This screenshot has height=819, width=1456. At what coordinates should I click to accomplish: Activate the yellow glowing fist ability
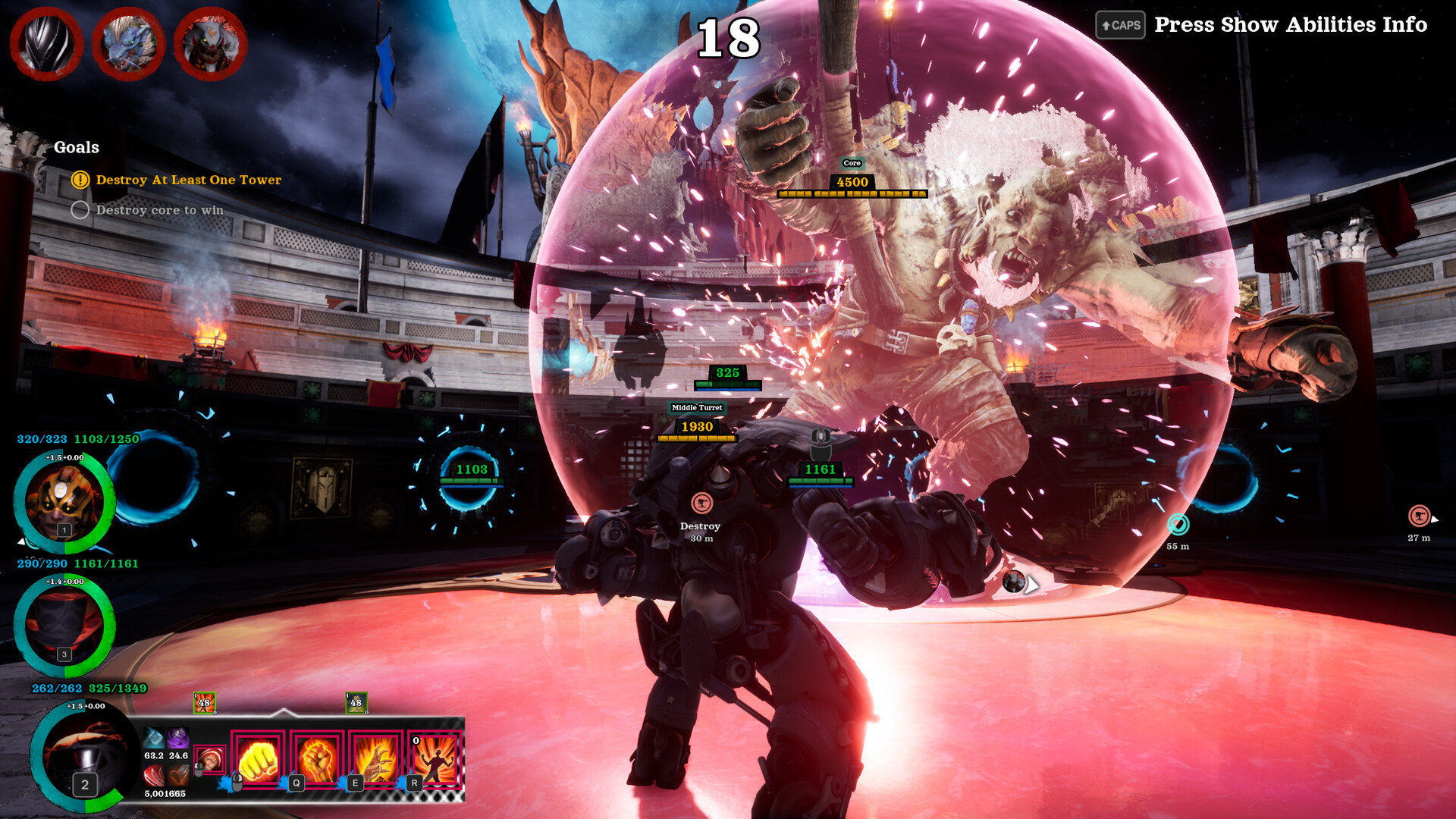[258, 760]
